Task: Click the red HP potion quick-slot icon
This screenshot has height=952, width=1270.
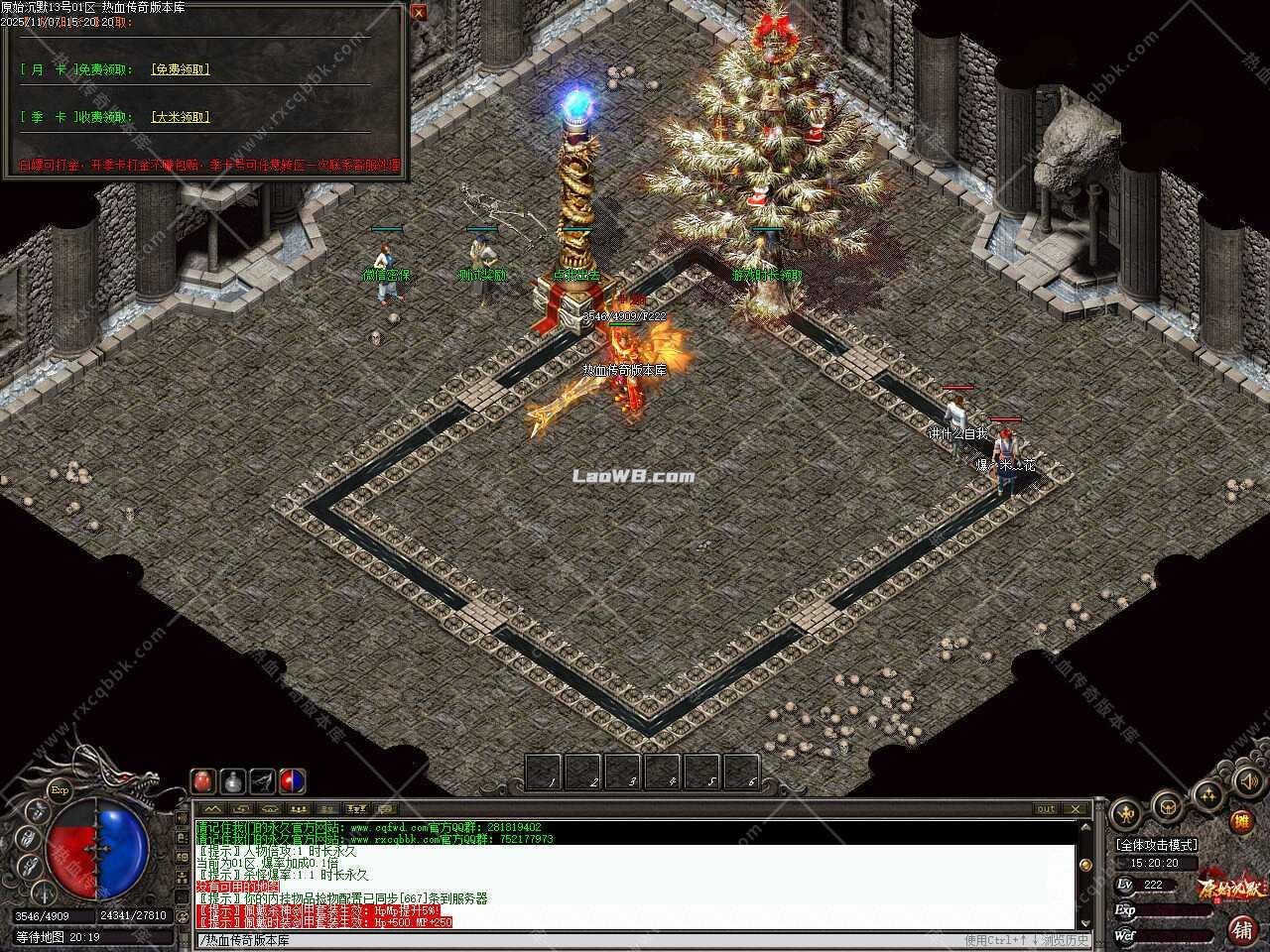Action: pos(201,779)
